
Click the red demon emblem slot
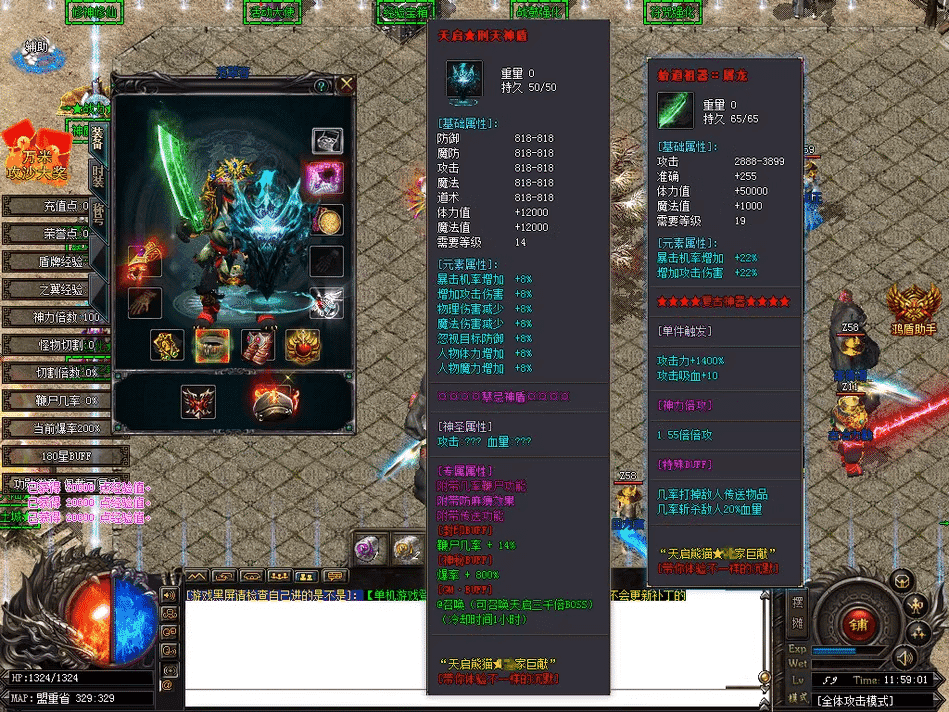198,401
